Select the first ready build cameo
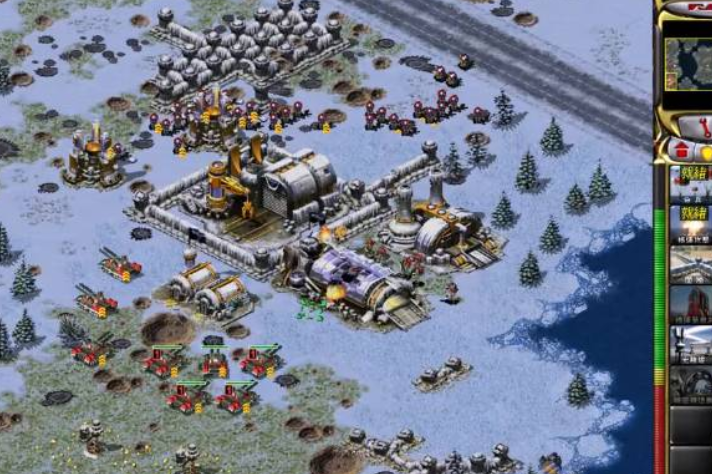Viewport: 712px width, 474px height. 690,185
